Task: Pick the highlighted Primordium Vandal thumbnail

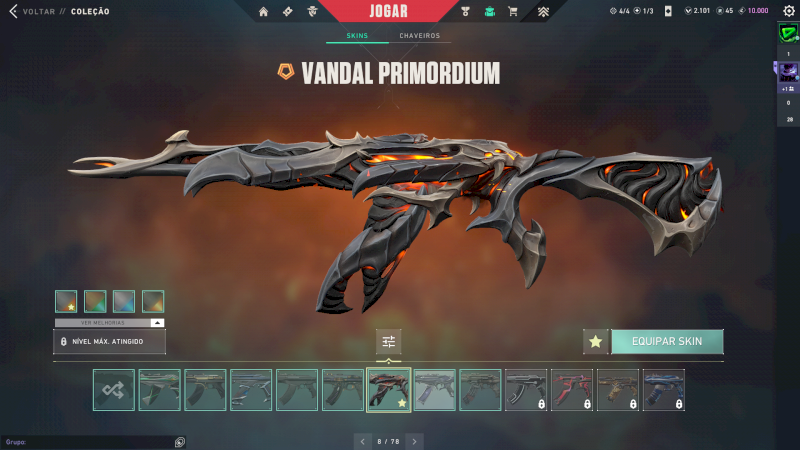Action: click(389, 390)
